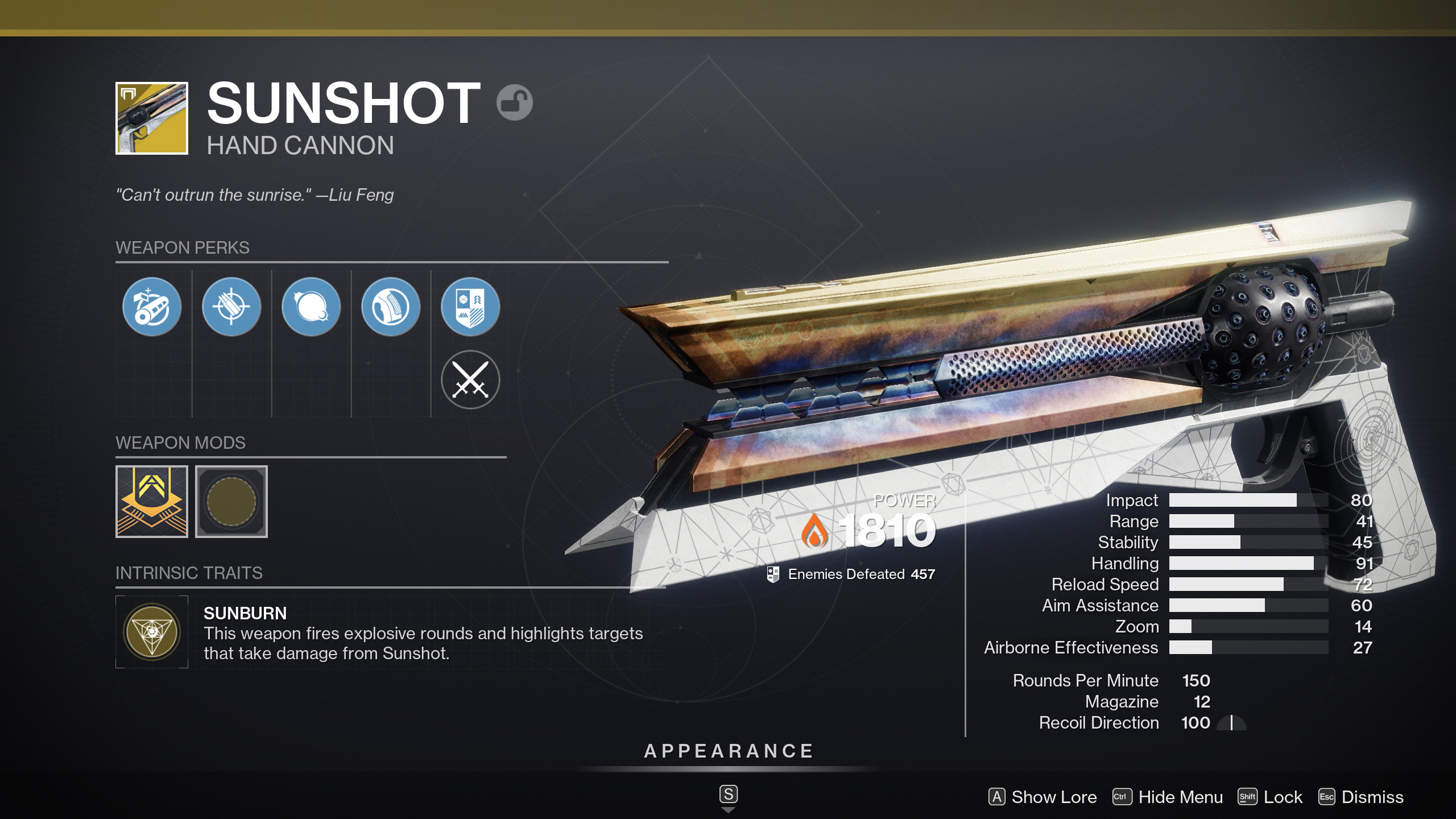Click the Enemies Defeated tracker shield icon
The height and width of the screenshot is (819, 1456).
tap(772, 574)
